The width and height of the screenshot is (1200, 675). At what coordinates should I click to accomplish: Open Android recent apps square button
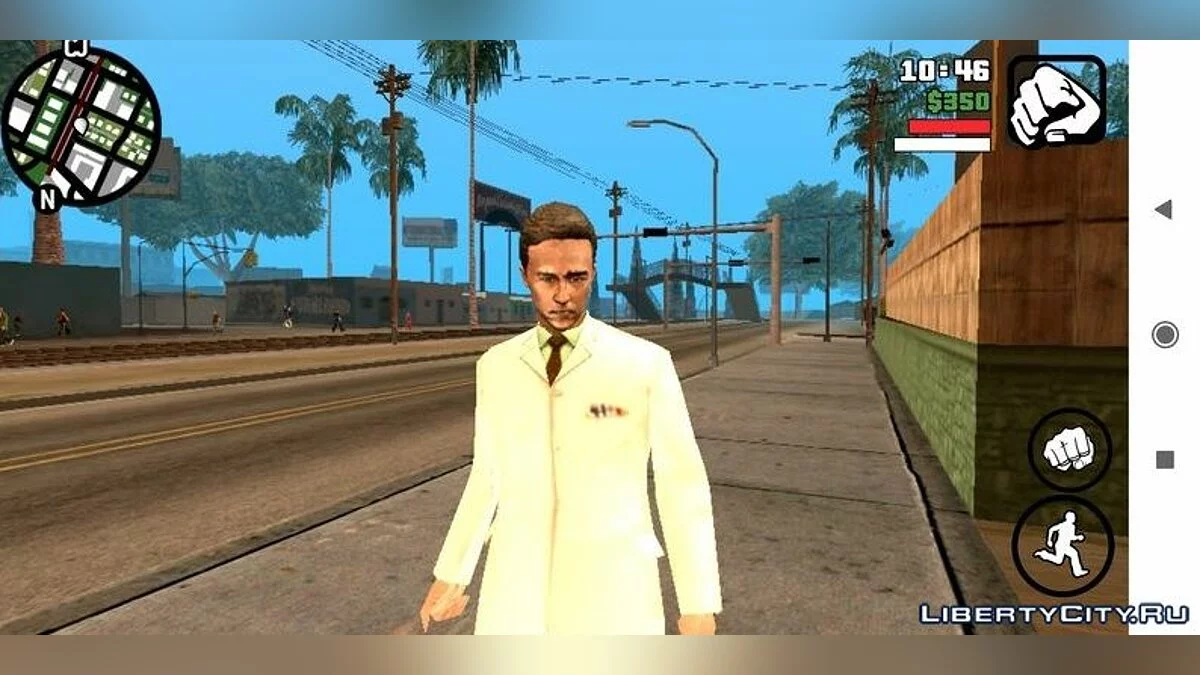click(x=1164, y=460)
